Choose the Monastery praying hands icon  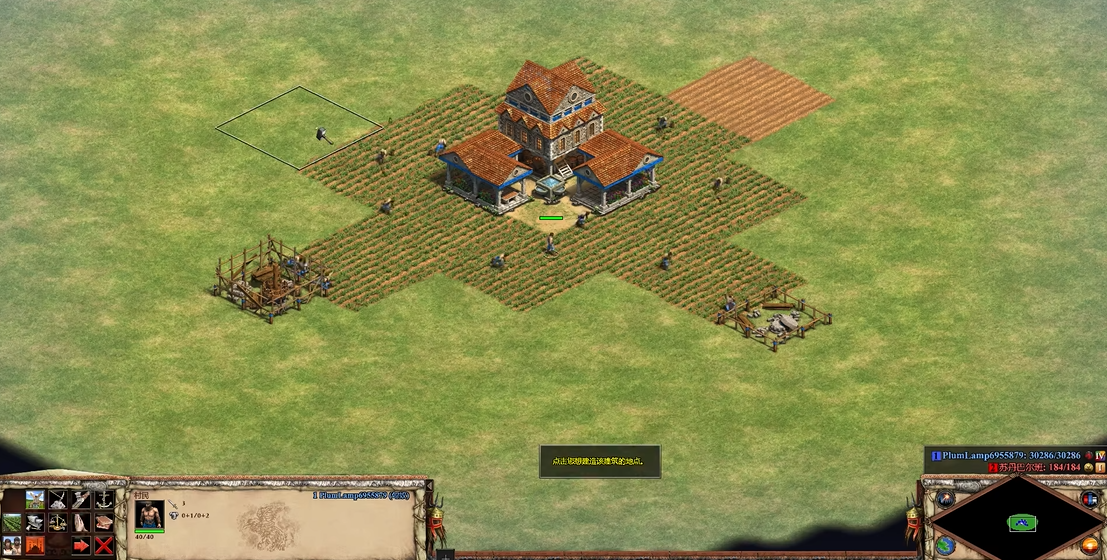[x=81, y=522]
